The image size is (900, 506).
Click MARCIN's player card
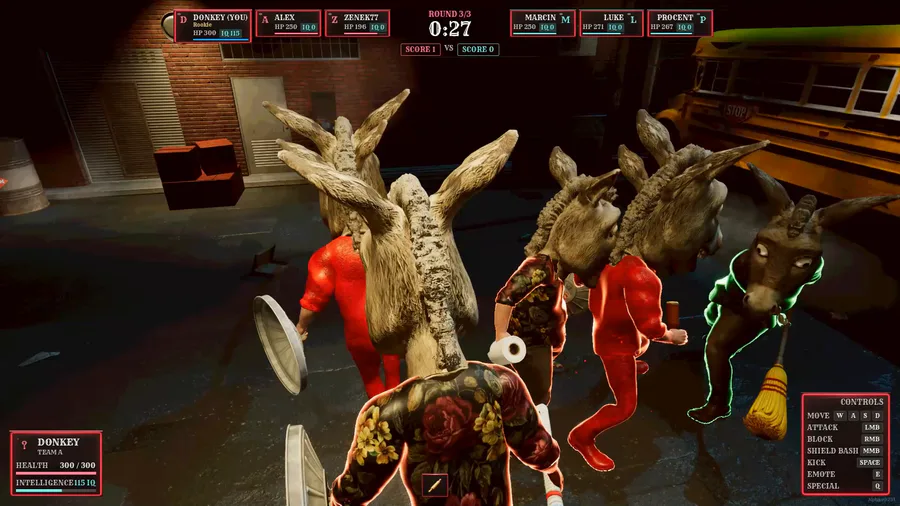pyautogui.click(x=542, y=23)
